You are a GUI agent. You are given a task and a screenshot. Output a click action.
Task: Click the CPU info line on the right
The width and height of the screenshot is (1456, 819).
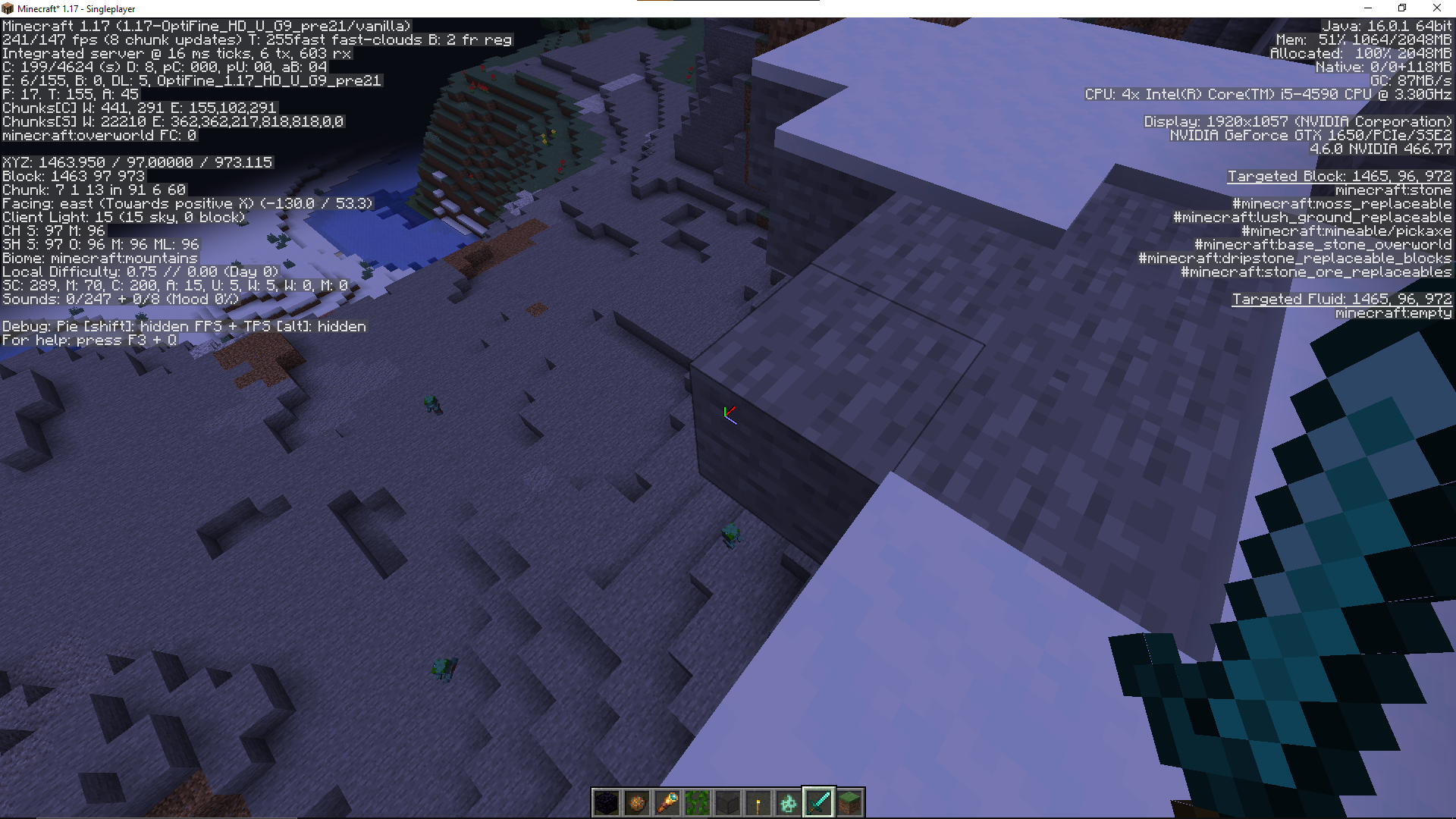pyautogui.click(x=1266, y=95)
